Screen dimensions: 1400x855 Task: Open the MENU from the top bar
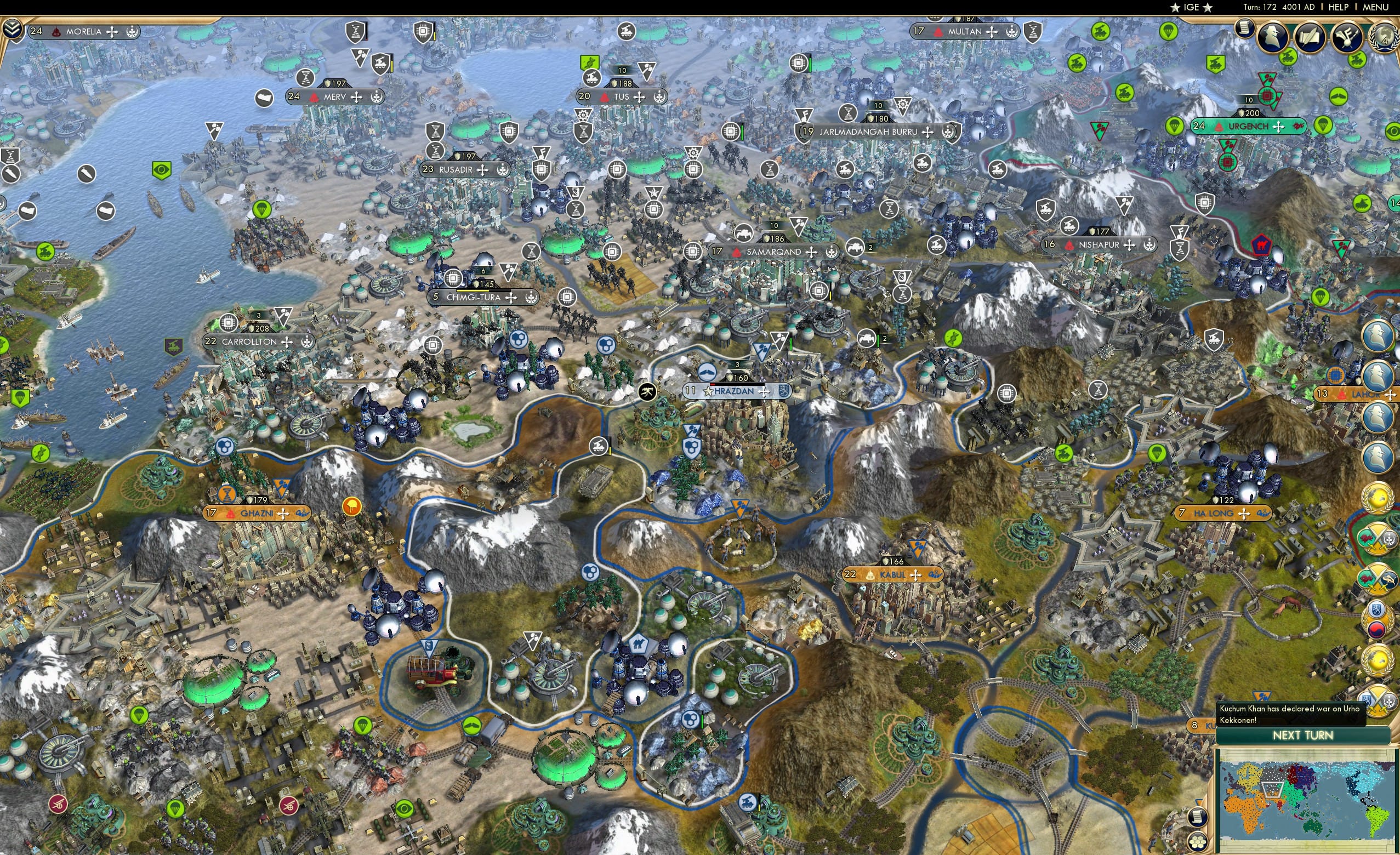[1375, 7]
